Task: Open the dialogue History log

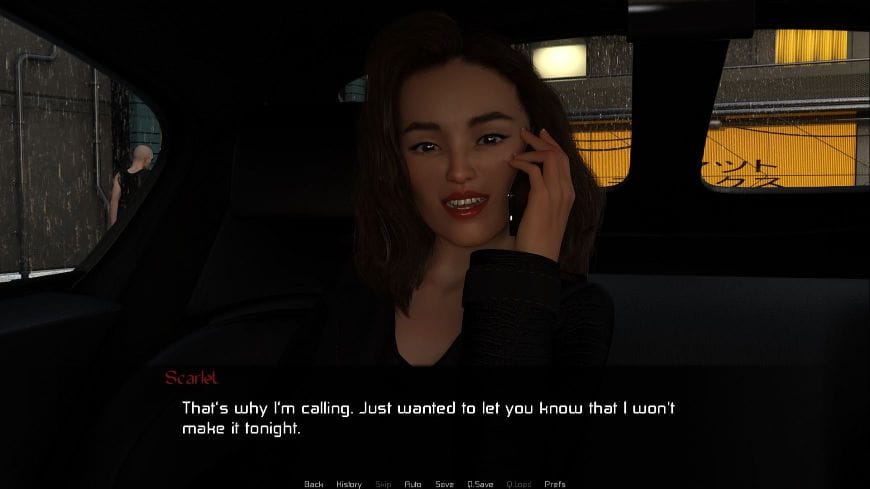Action: (349, 484)
